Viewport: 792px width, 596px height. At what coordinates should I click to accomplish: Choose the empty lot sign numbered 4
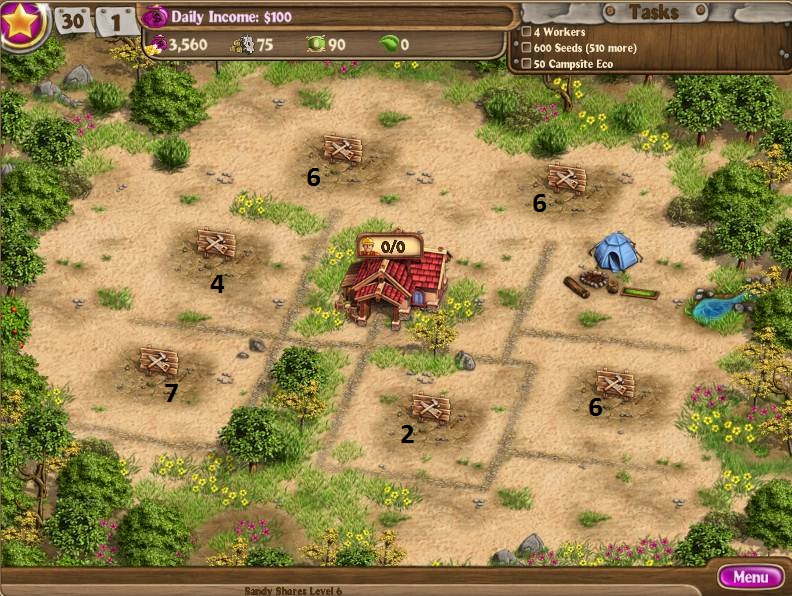[216, 243]
